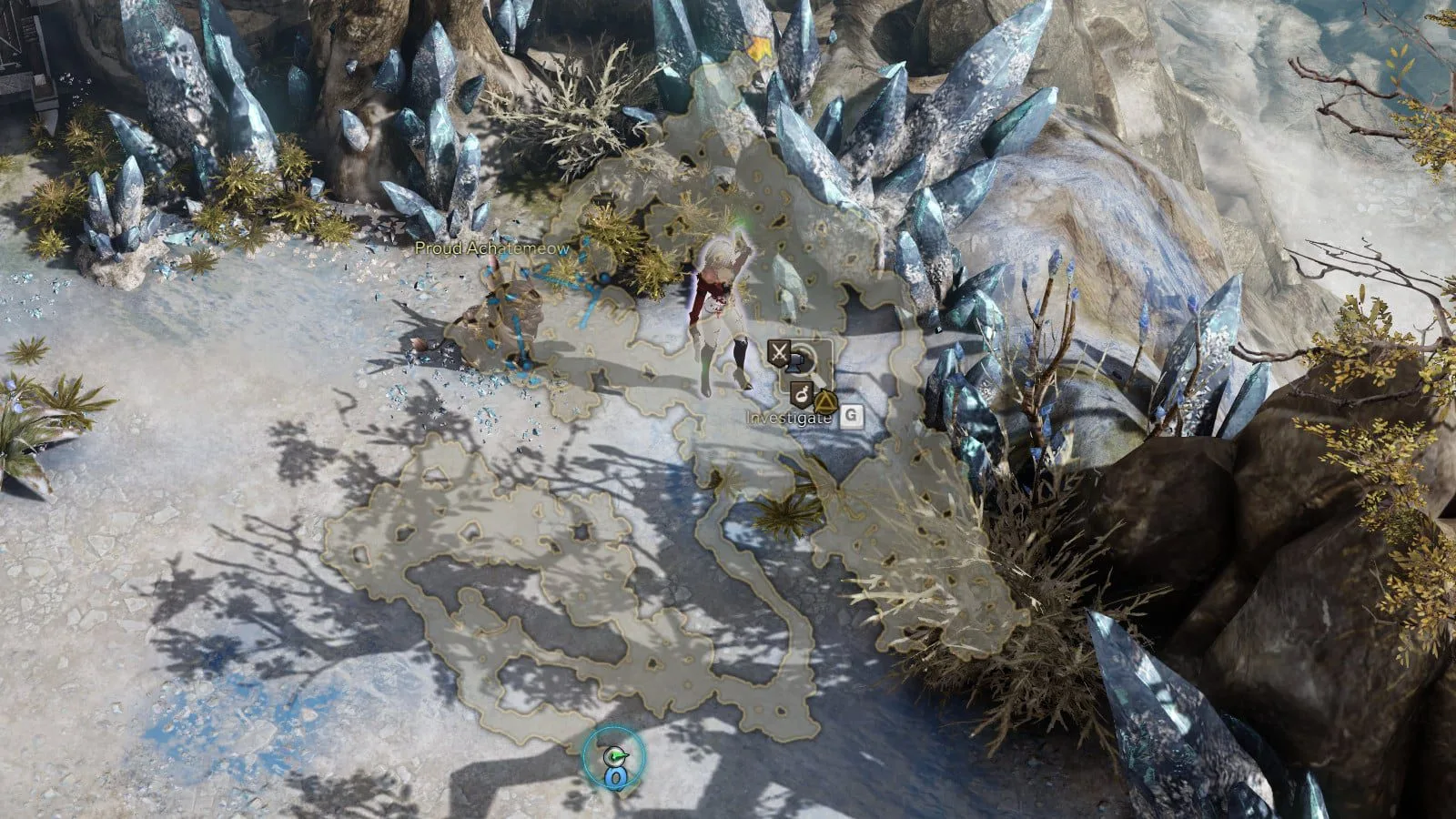Select the orange arrow marker on the map overlay
This screenshot has height=819, width=1456.
coord(757,45)
